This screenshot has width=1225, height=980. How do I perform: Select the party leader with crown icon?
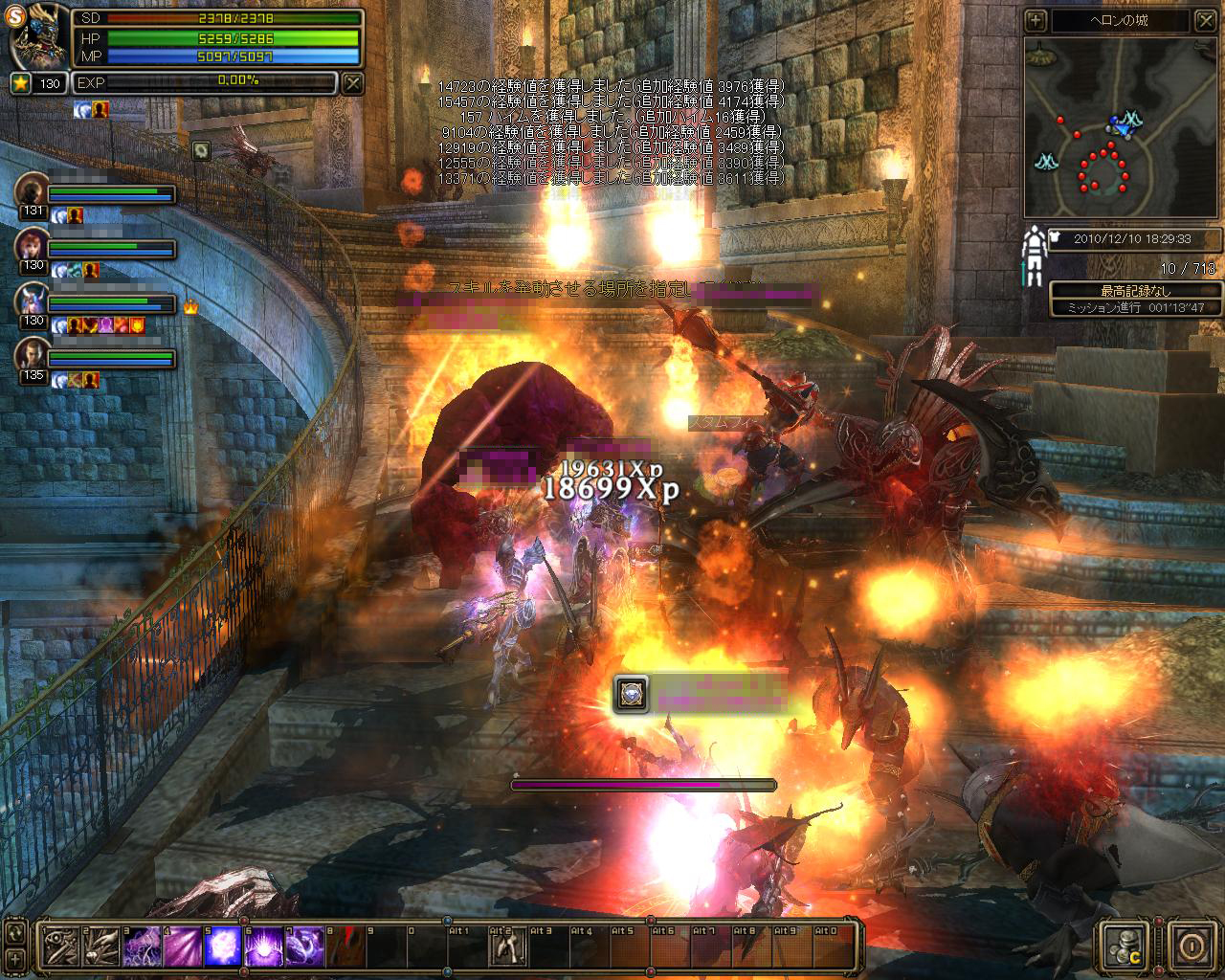coord(32,301)
